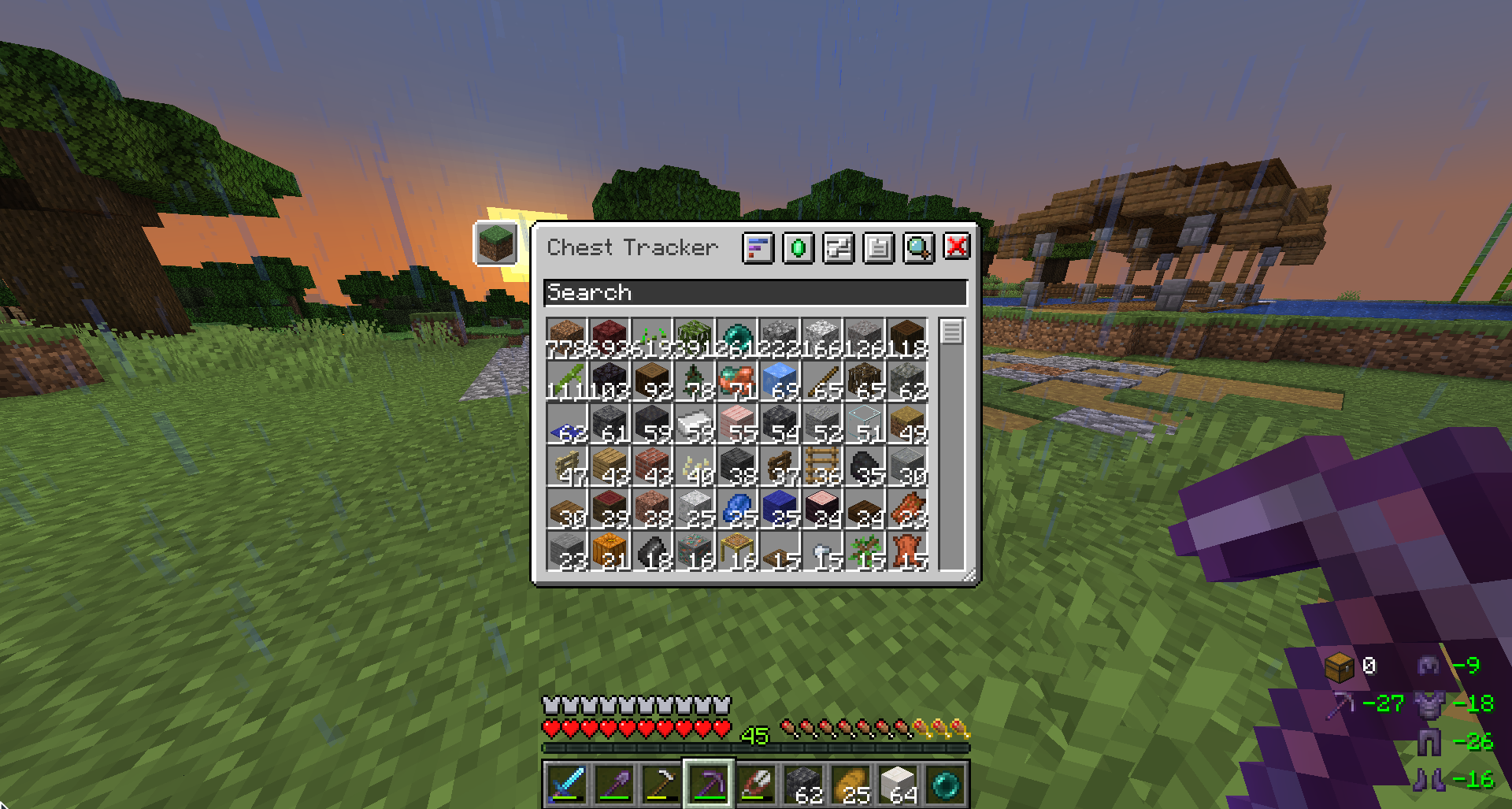Image resolution: width=1512 pixels, height=809 pixels.
Task: Click the dirt block entry showing 778
Action: click(x=567, y=337)
